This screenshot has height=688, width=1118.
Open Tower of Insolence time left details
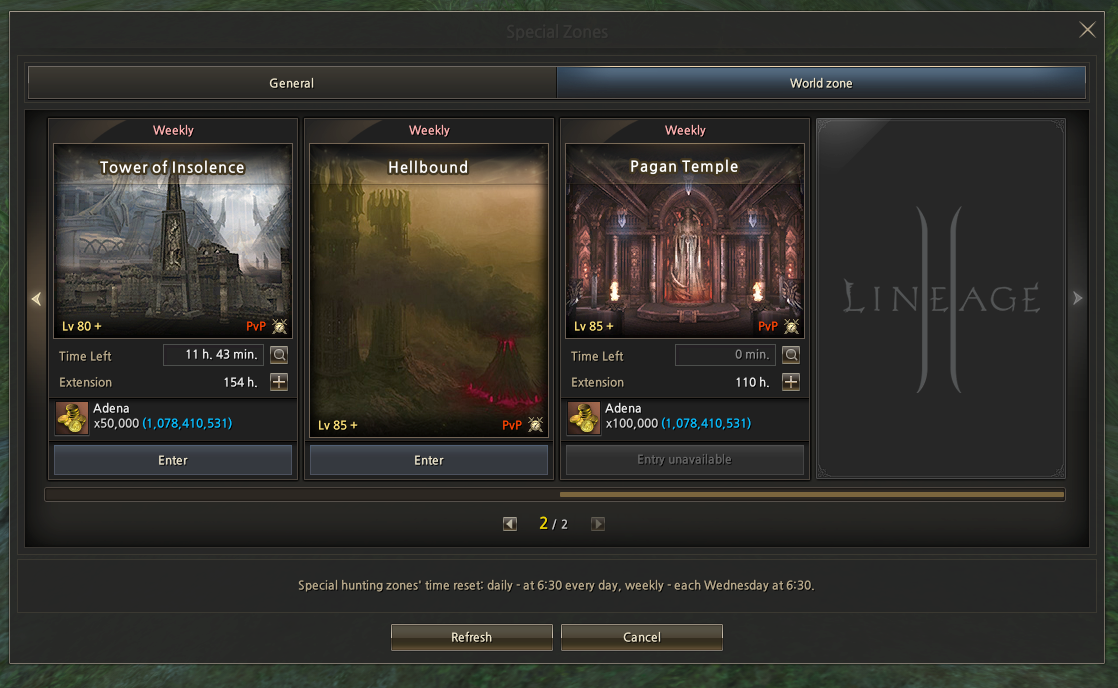(x=279, y=355)
